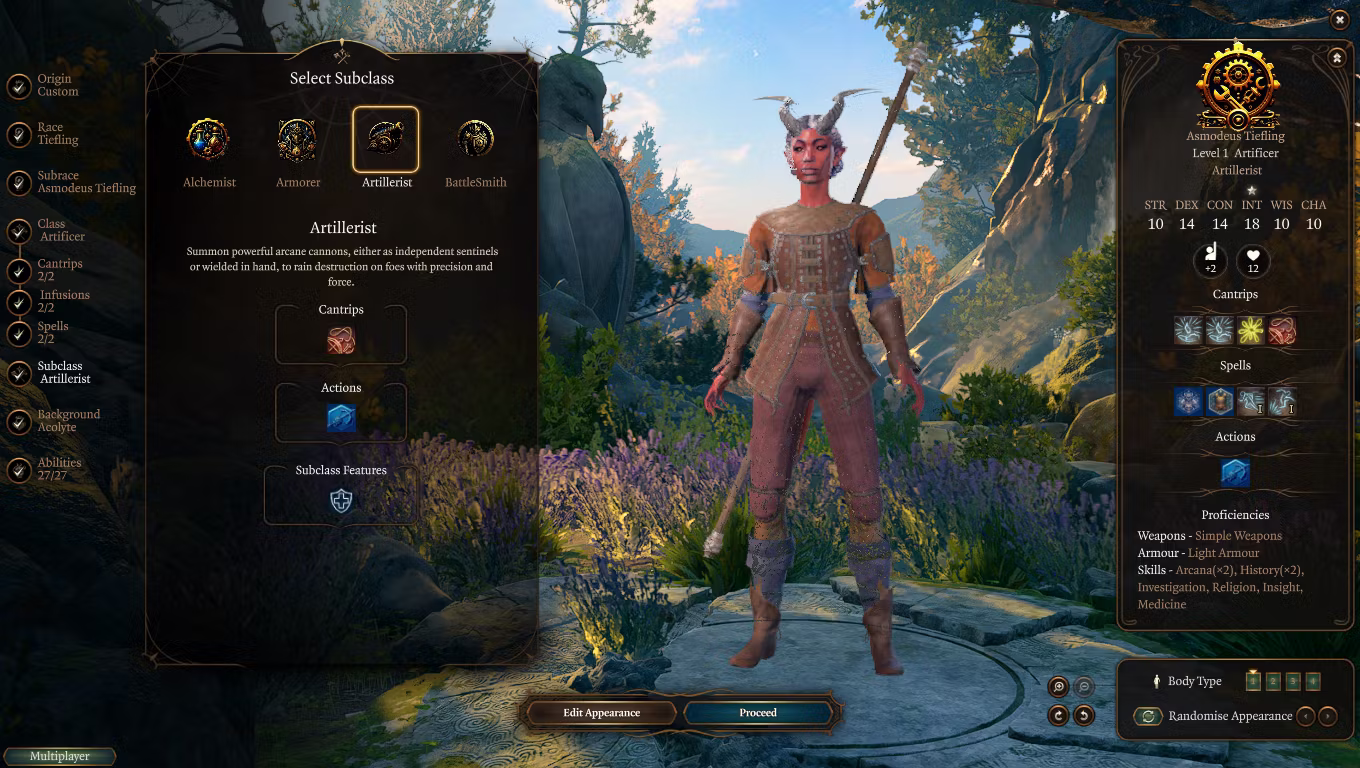The image size is (1360, 768).
Task: Open Edit Appearance
Action: point(601,713)
